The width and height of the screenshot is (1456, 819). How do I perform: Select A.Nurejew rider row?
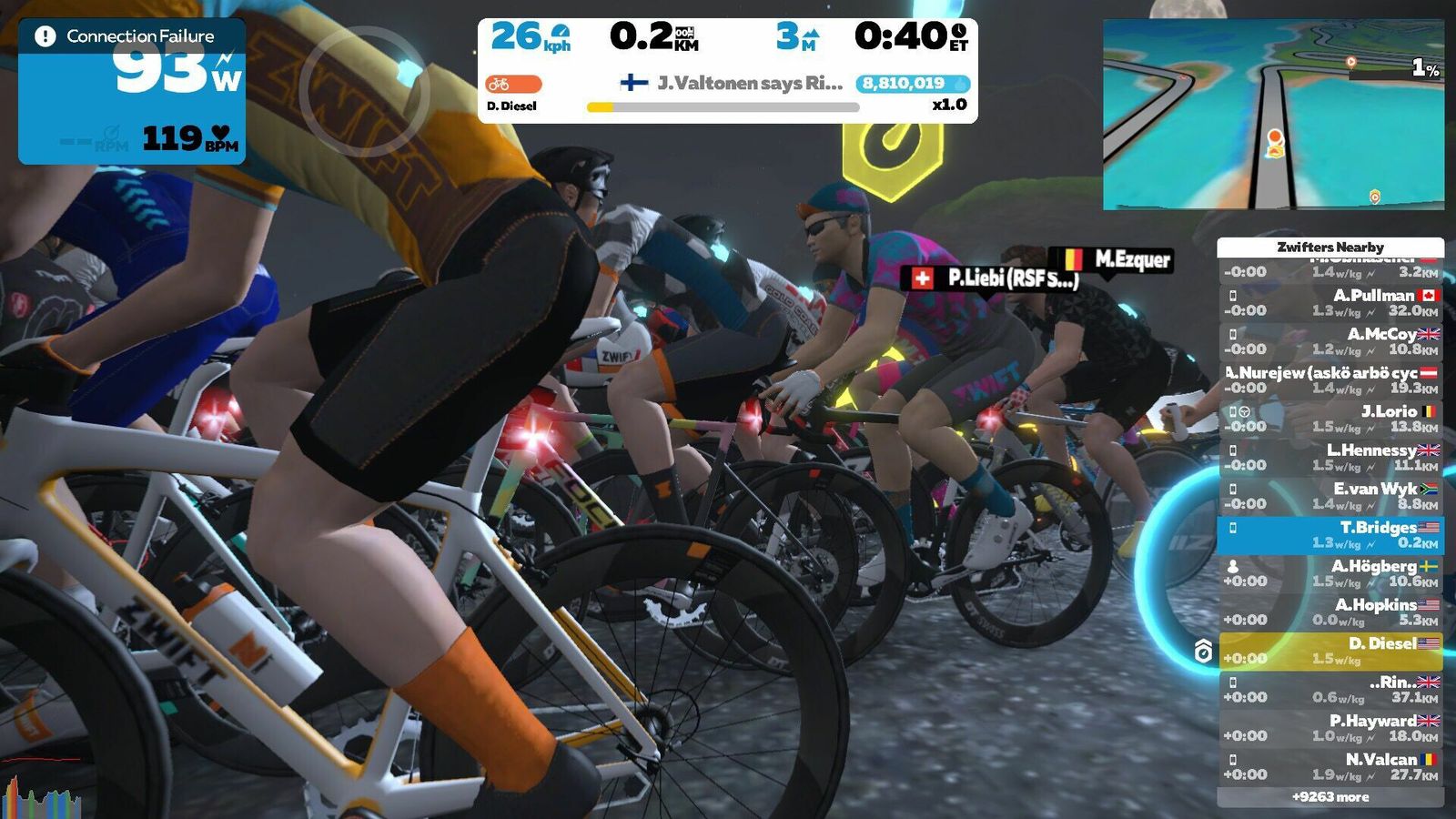[x=1330, y=380]
